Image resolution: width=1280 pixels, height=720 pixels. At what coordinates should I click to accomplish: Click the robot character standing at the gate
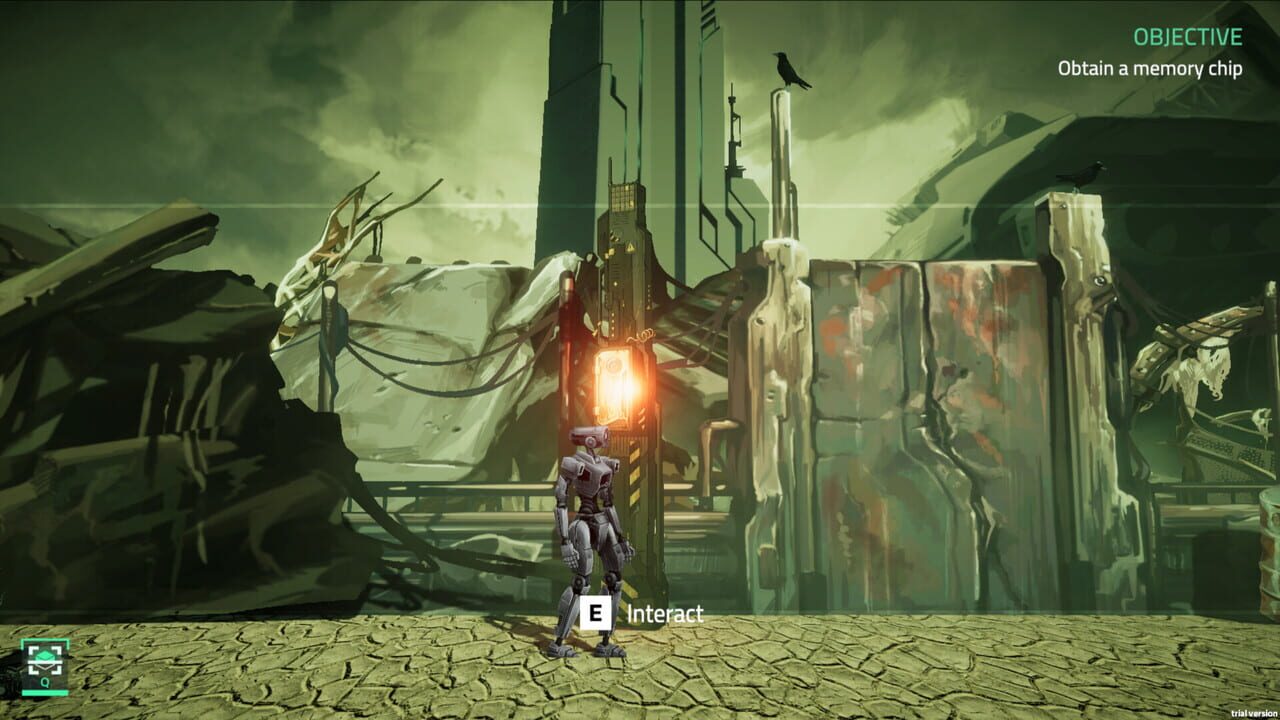click(593, 520)
